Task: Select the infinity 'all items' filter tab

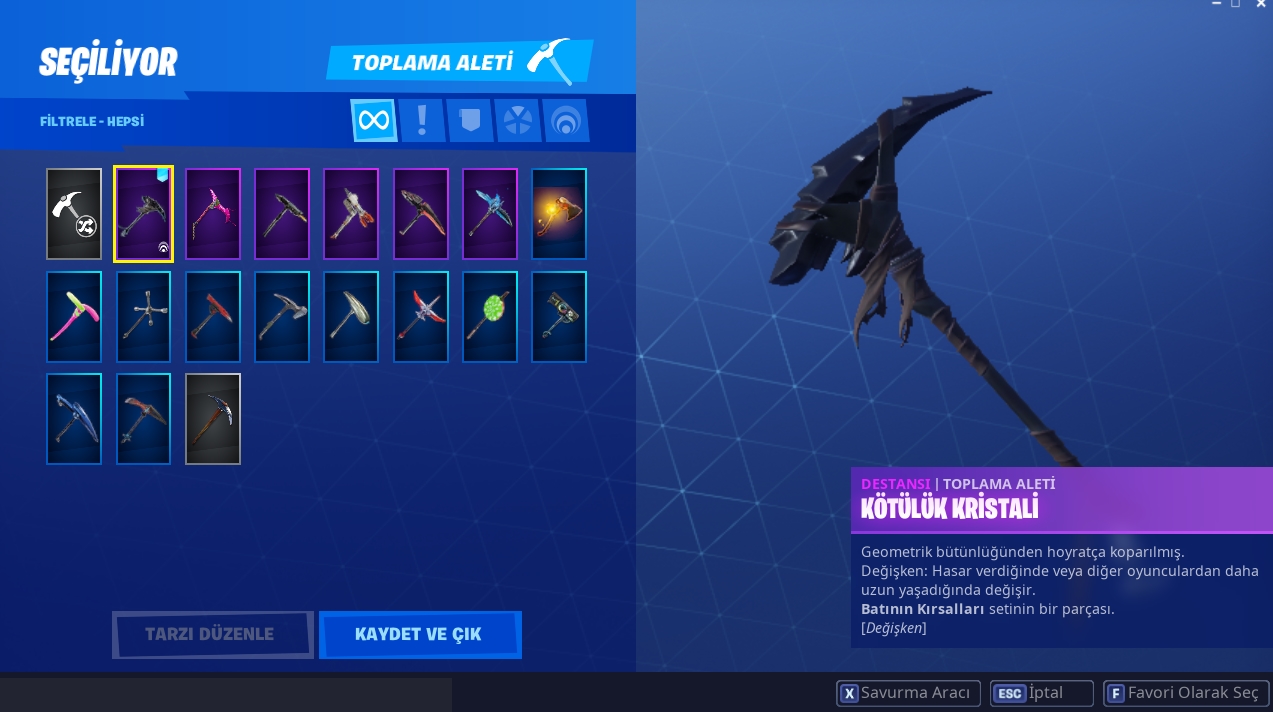Action: (x=374, y=121)
